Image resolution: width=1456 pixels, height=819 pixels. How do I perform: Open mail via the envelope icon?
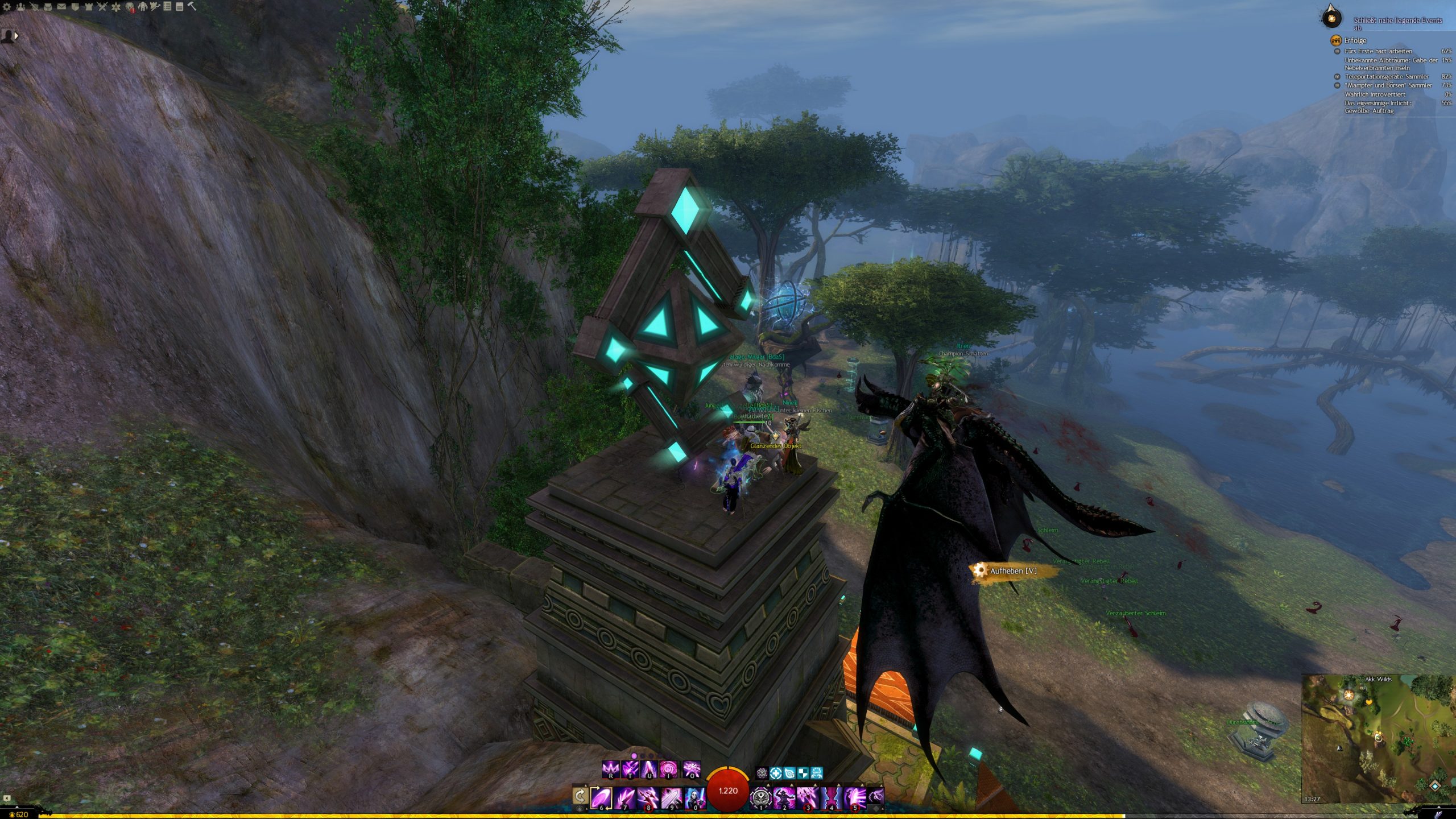(x=61, y=7)
